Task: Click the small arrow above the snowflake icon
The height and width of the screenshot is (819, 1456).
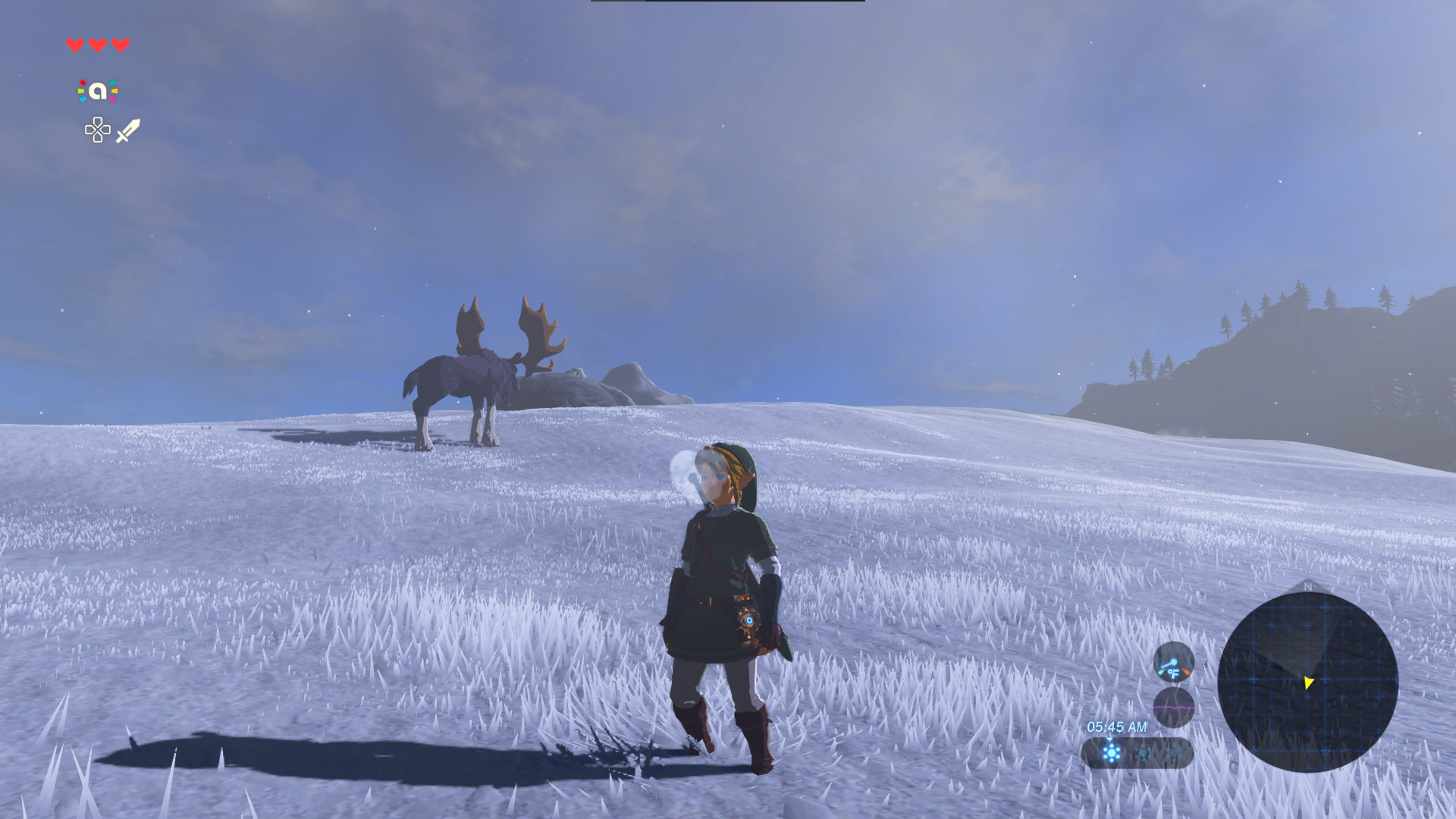Action: tap(1109, 739)
